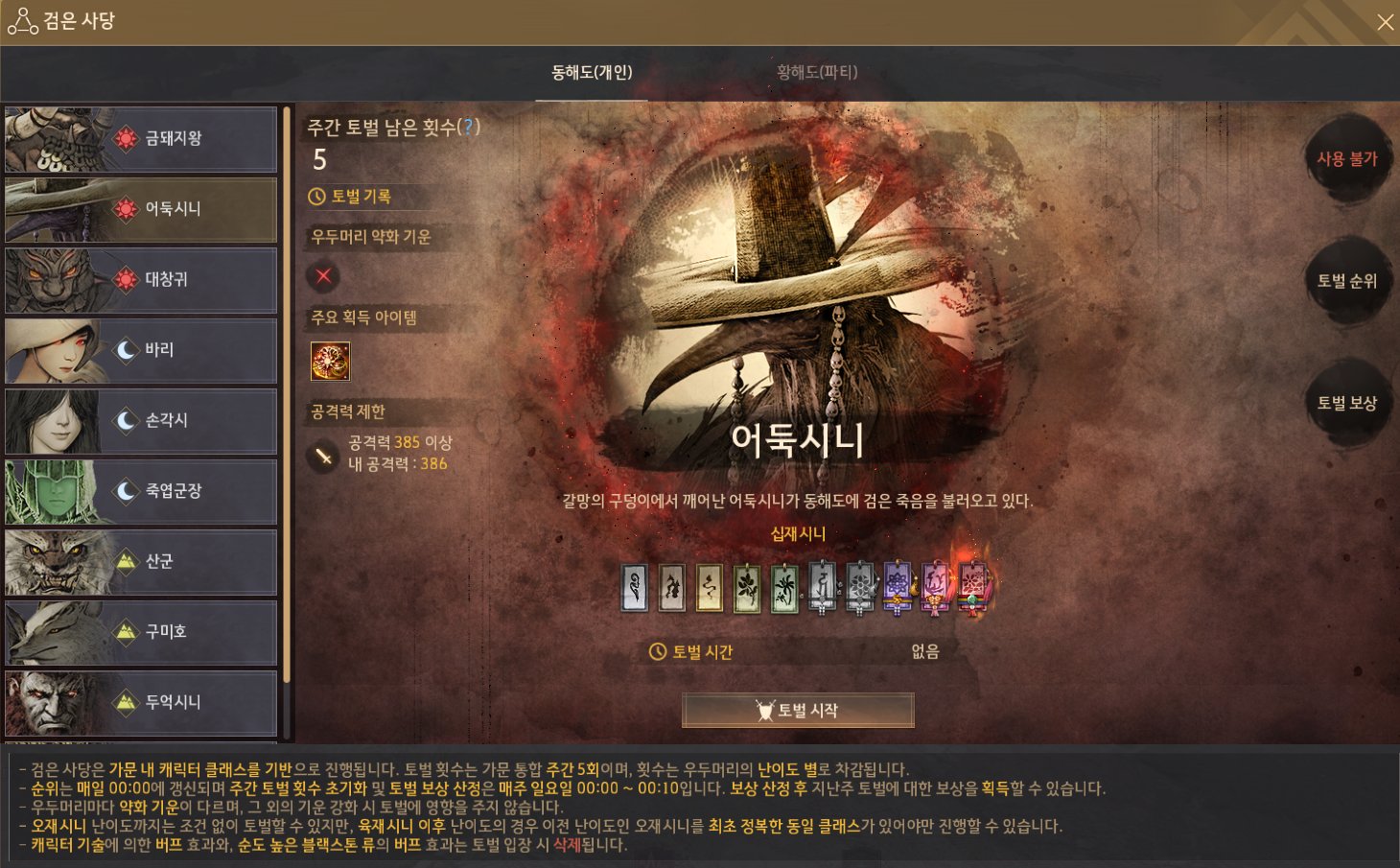Select 어둑시니 in the boss list
The image size is (1400, 868).
141,209
